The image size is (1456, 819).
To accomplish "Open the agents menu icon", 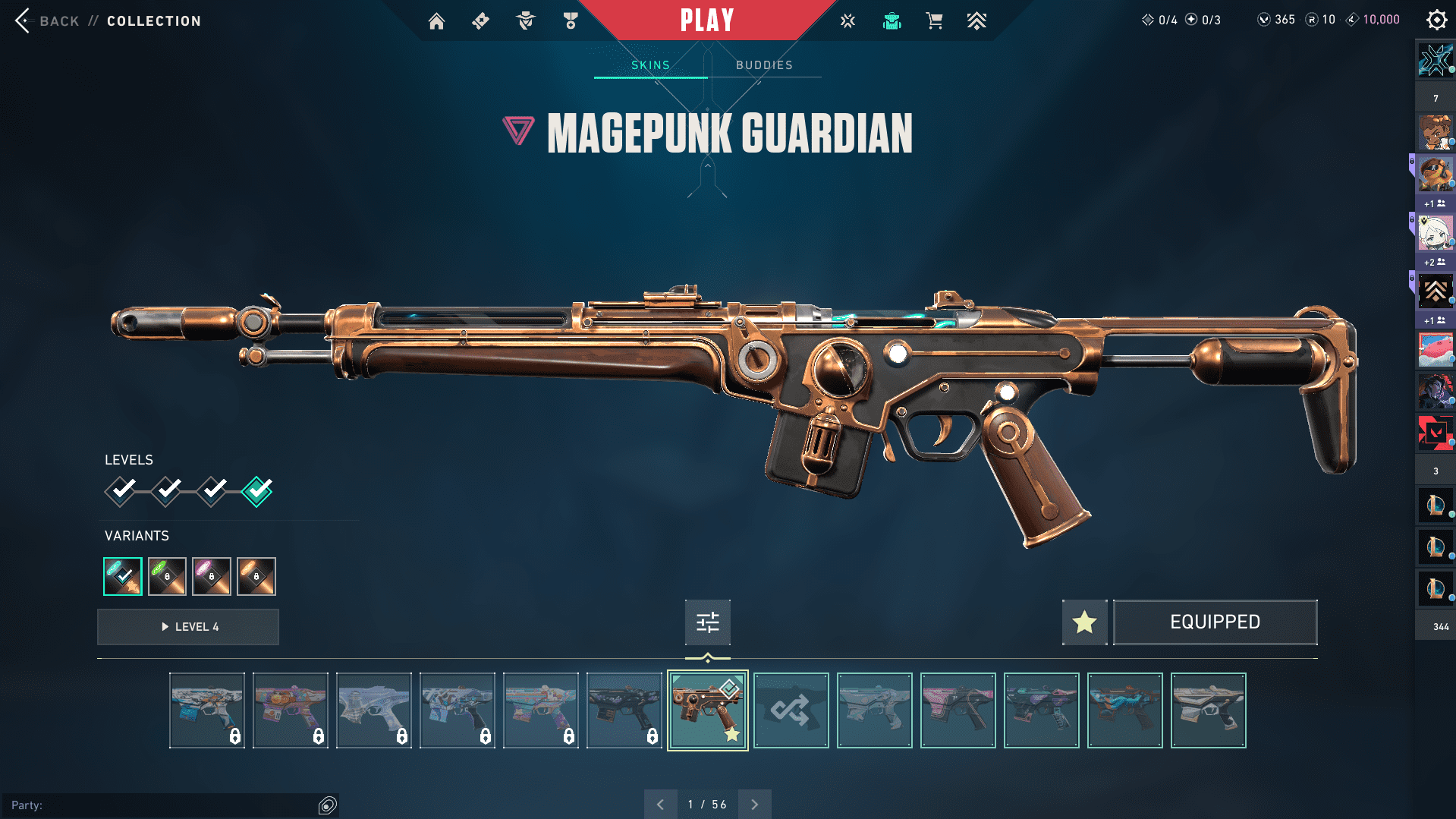I will (x=525, y=21).
